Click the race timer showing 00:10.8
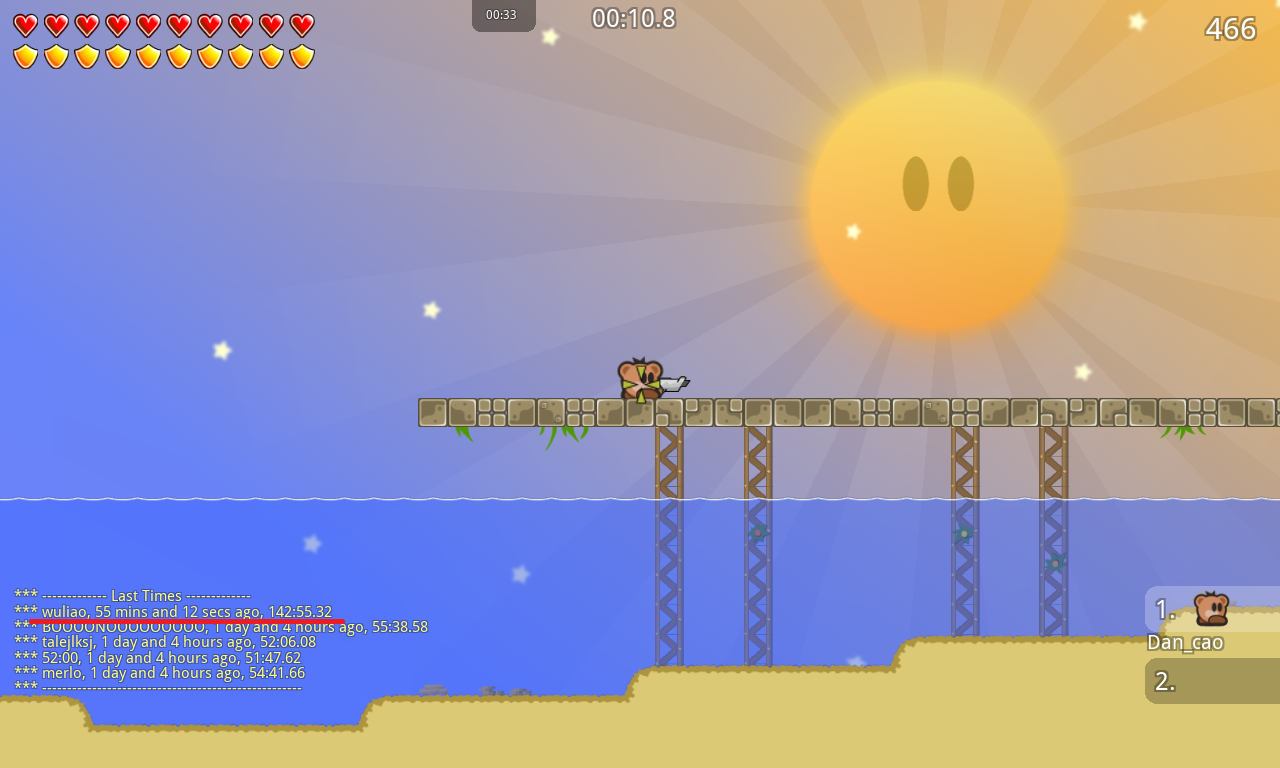Viewport: 1280px width, 768px height. click(x=632, y=17)
